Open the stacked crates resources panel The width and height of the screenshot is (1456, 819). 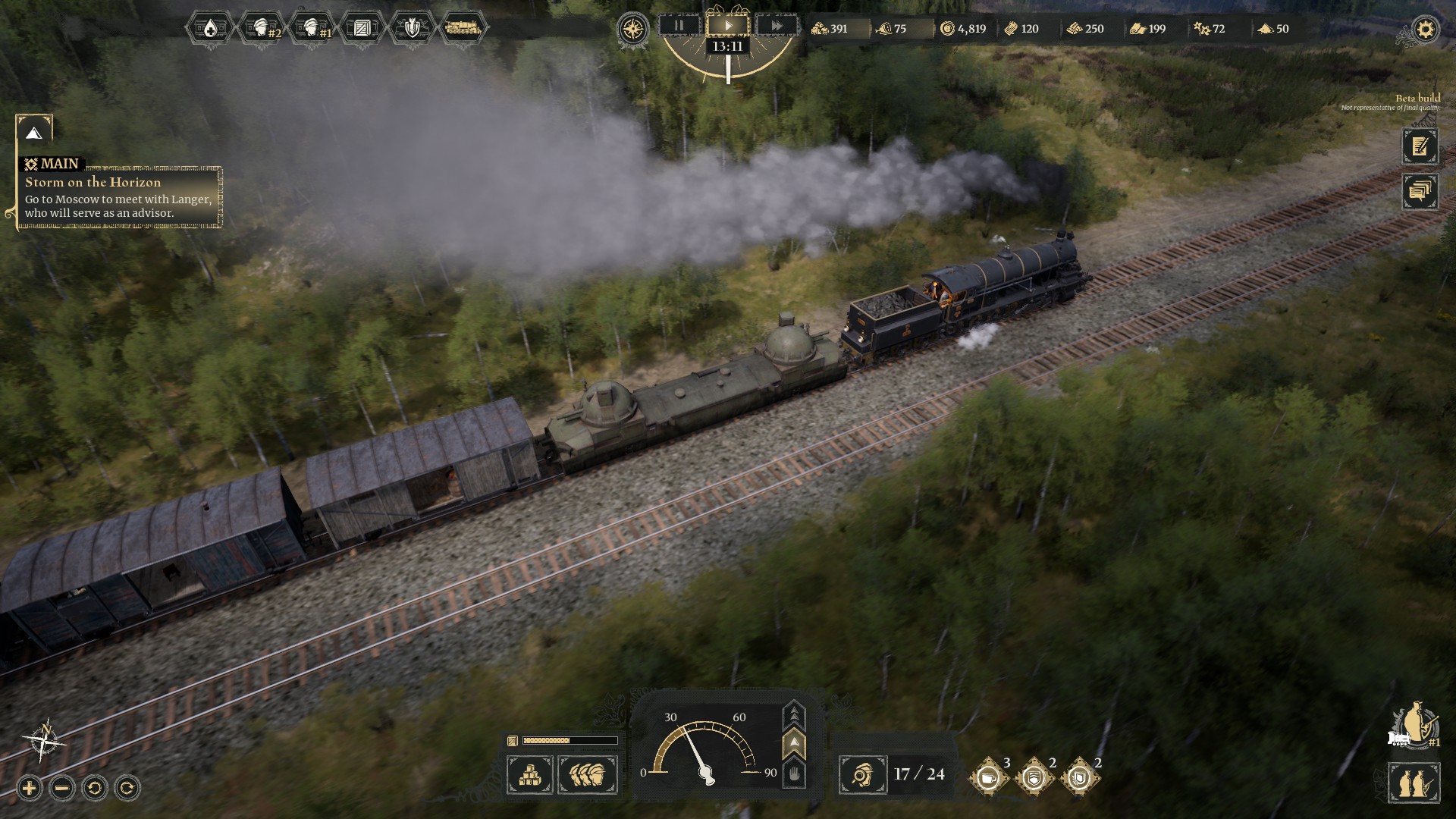click(530, 774)
